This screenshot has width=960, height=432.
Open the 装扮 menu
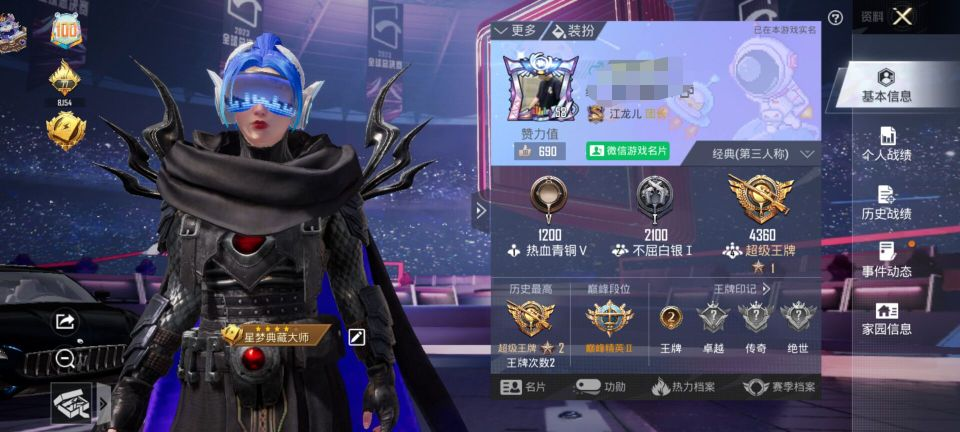pos(572,30)
